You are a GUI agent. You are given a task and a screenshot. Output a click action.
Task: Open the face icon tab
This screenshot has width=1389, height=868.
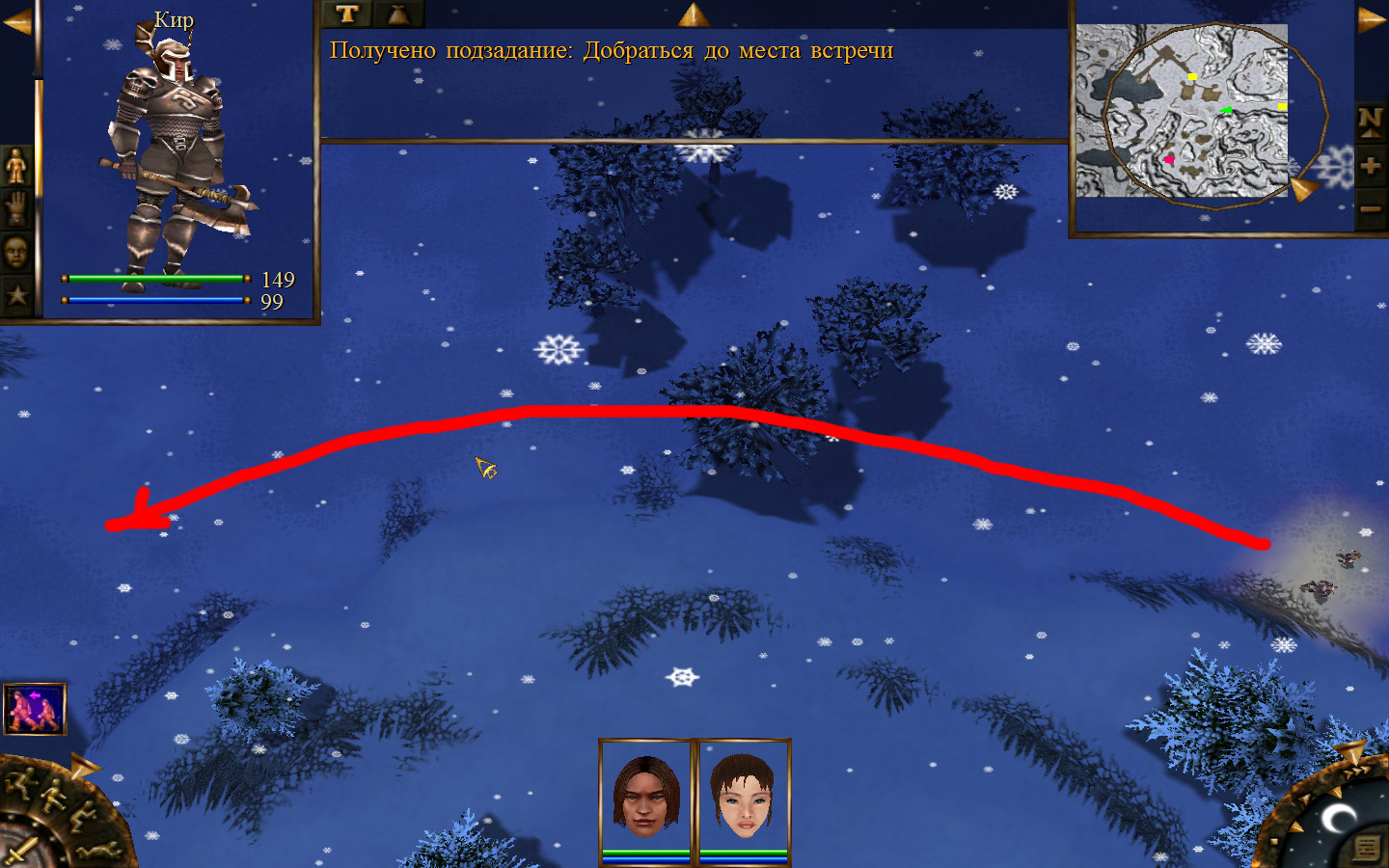[16, 254]
